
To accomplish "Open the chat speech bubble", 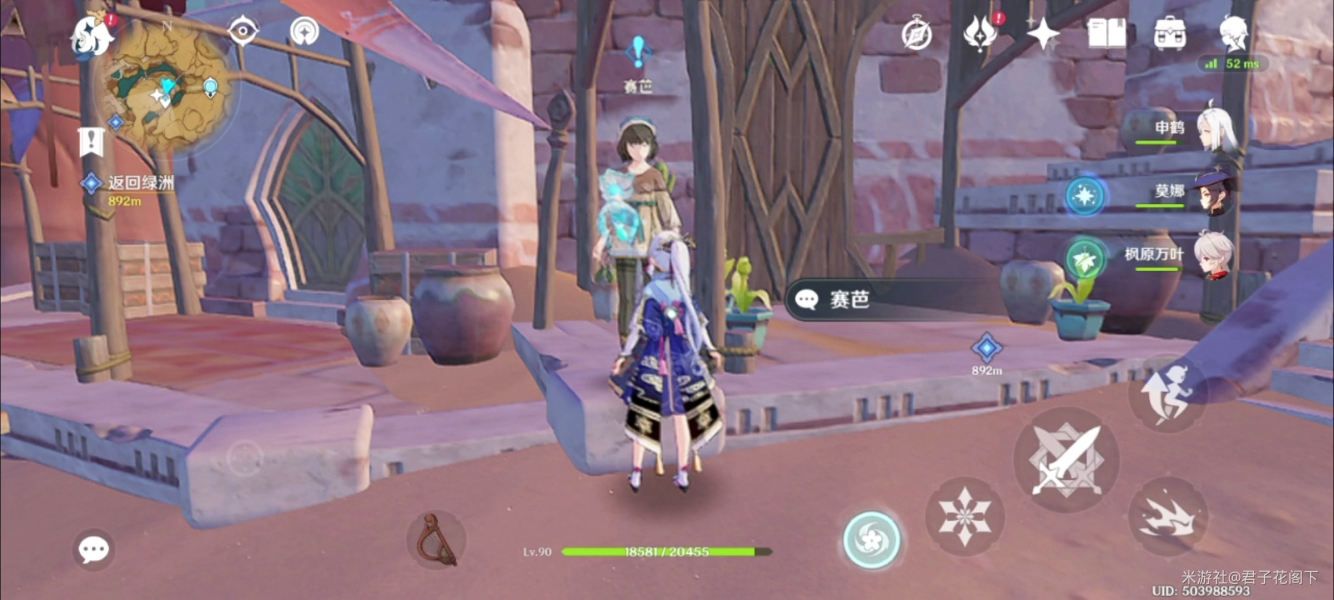I will (x=94, y=549).
